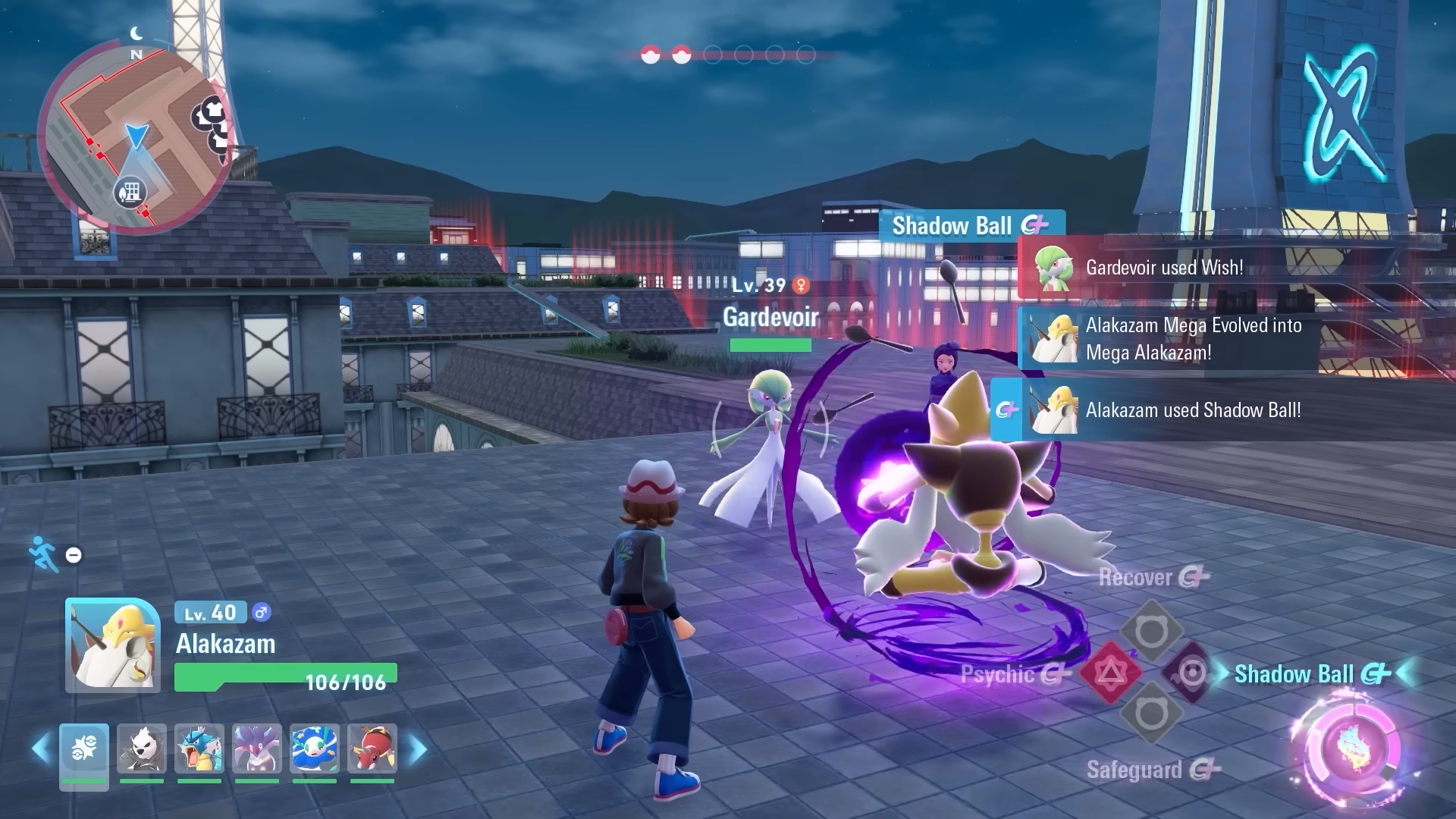
Task: Select the red crawfish Pokémon party slot
Action: (x=372, y=749)
